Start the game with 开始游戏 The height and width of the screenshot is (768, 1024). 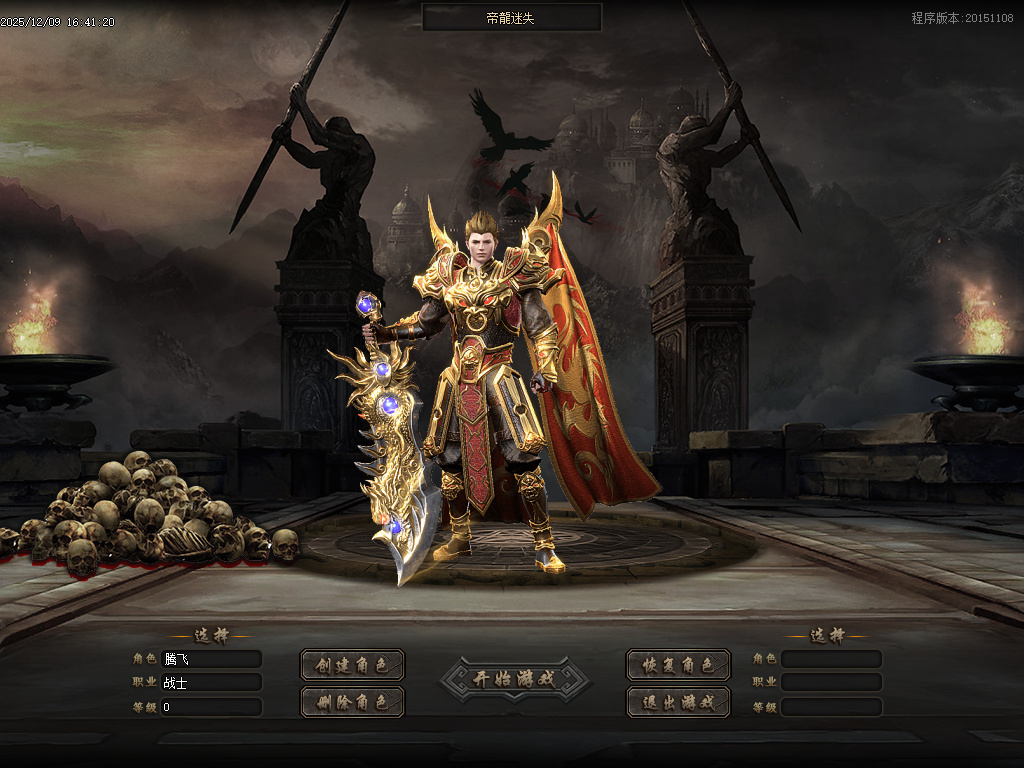click(514, 679)
